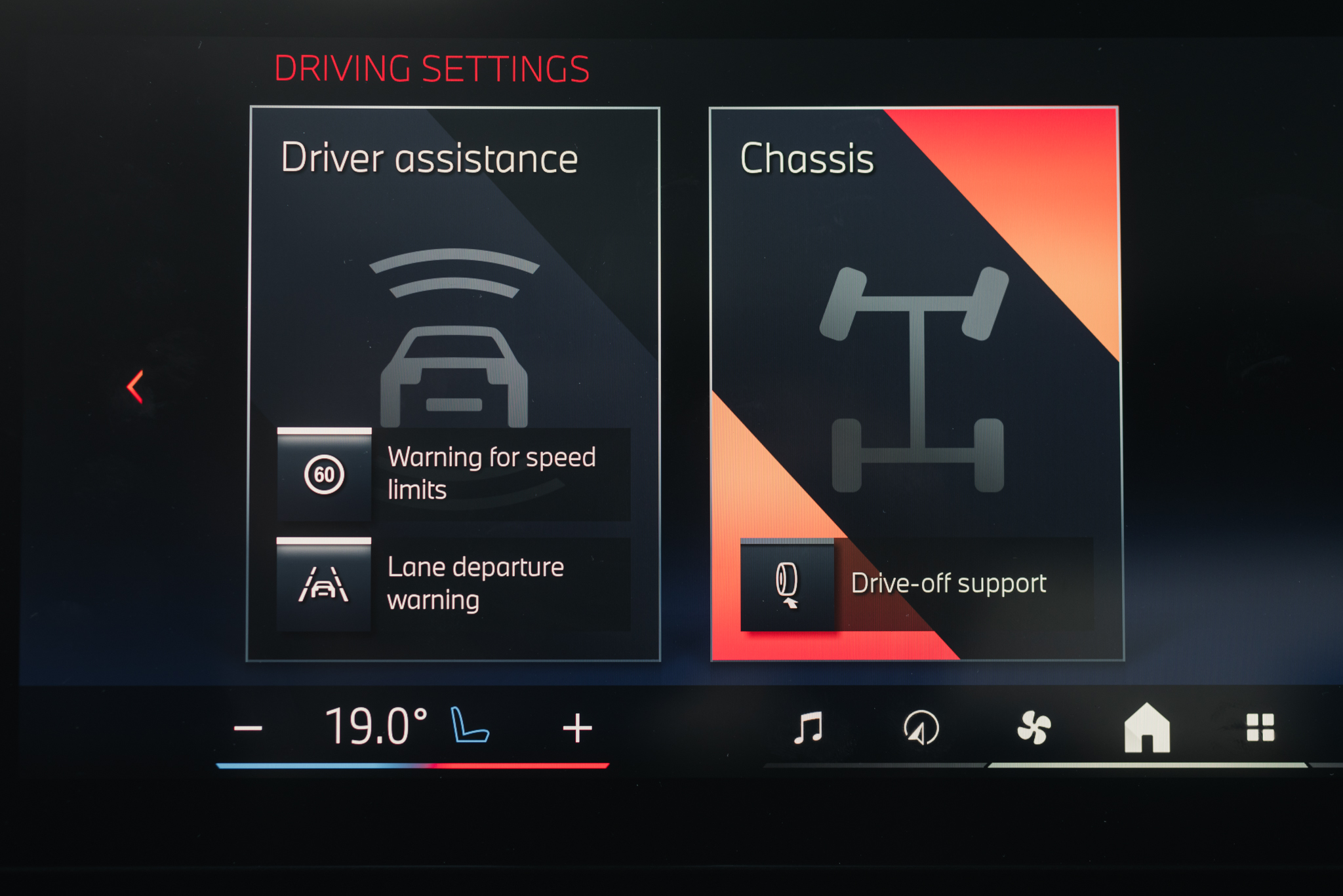Open the Driver assistance card
1343x896 pixels.
[x=454, y=262]
